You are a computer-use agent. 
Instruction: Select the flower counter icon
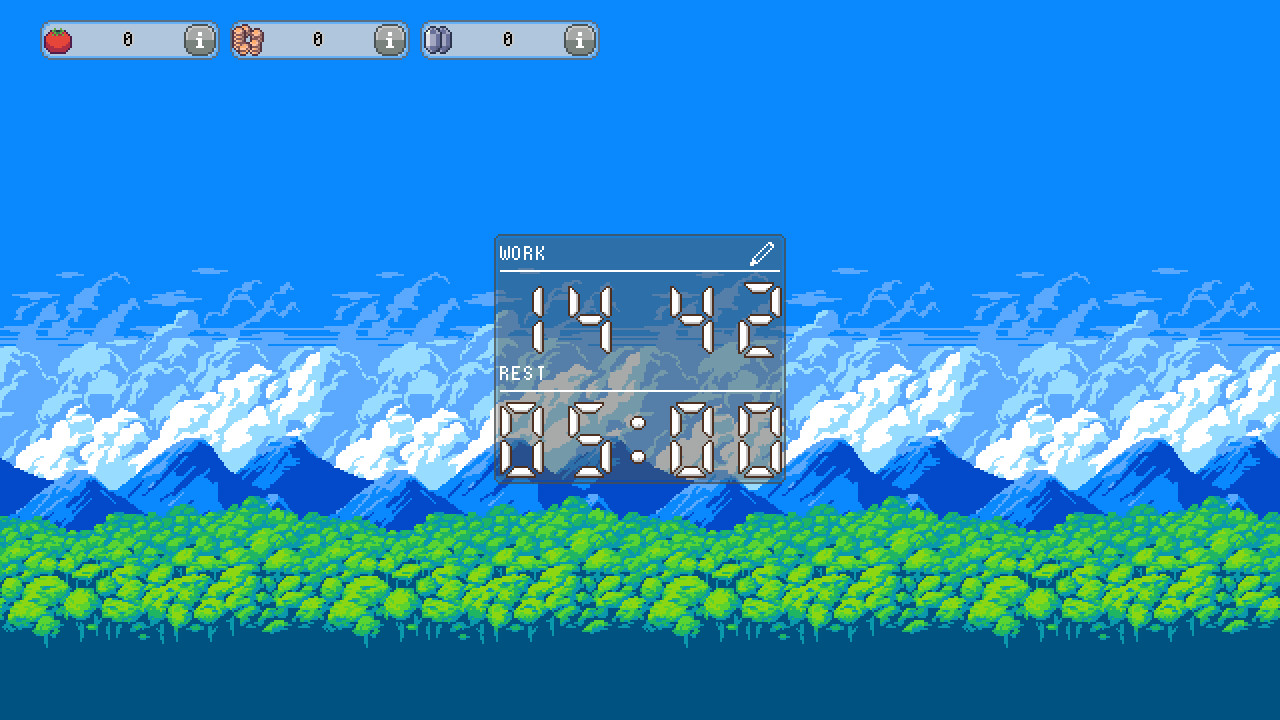coord(247,40)
